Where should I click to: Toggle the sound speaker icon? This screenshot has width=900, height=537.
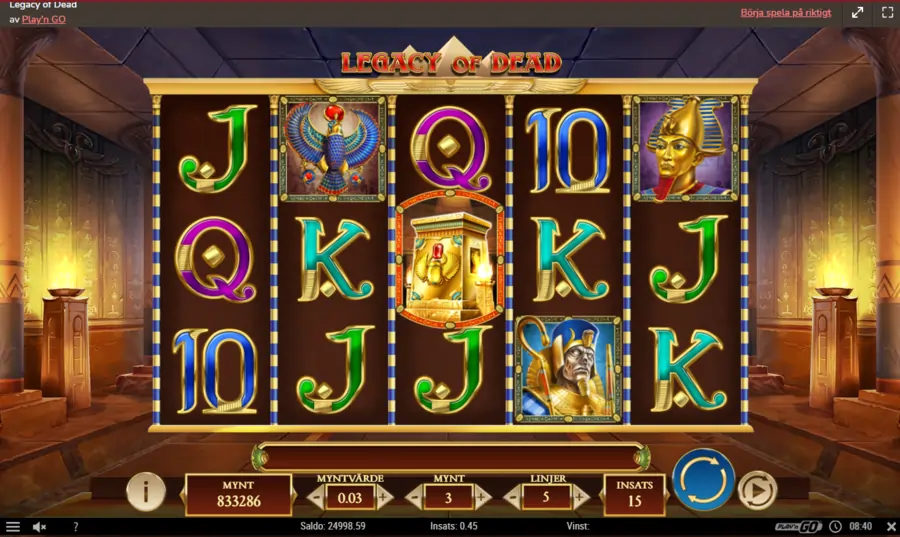(x=40, y=527)
